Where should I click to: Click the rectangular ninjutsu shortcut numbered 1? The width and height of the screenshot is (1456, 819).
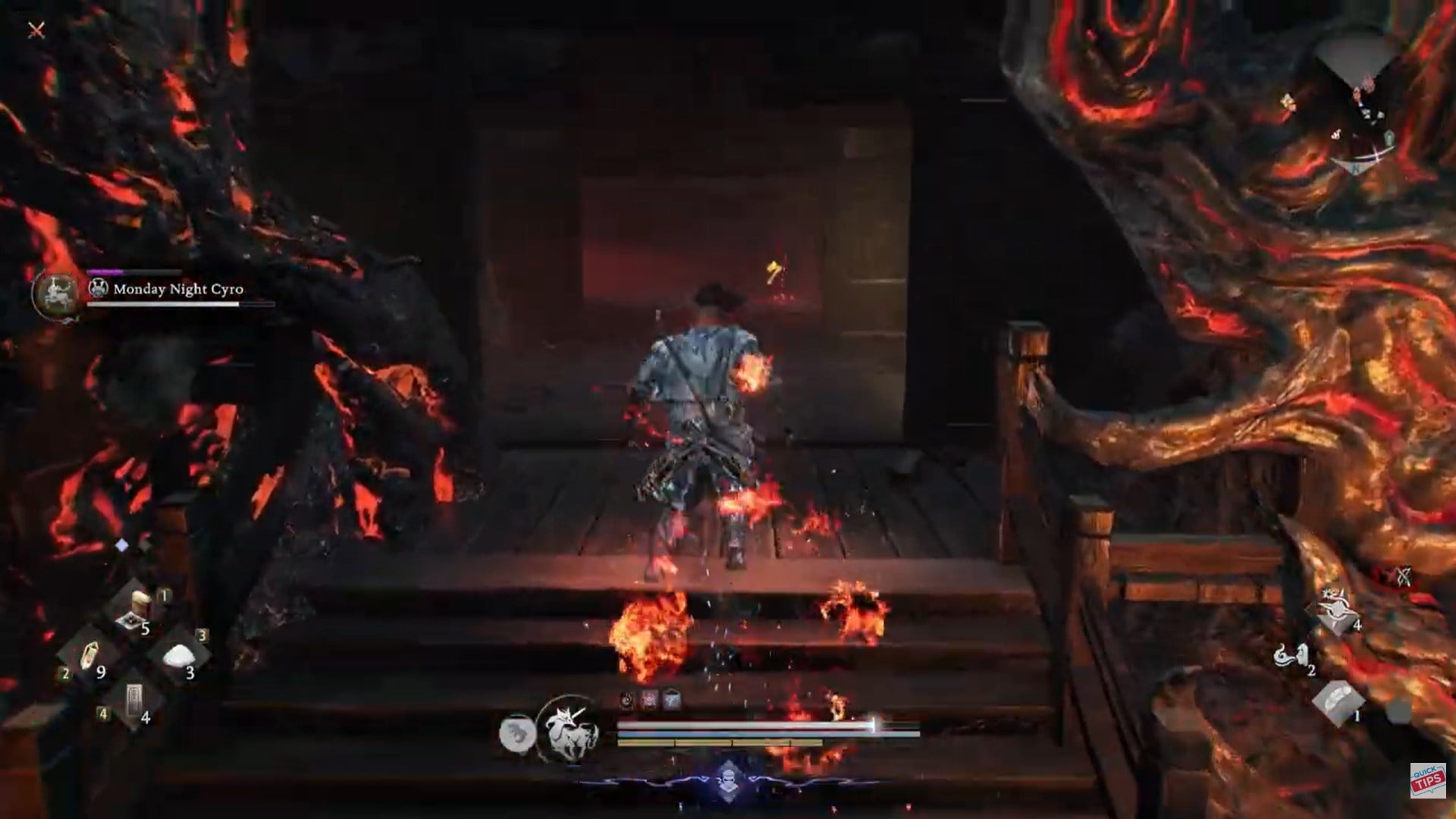coord(1339,702)
